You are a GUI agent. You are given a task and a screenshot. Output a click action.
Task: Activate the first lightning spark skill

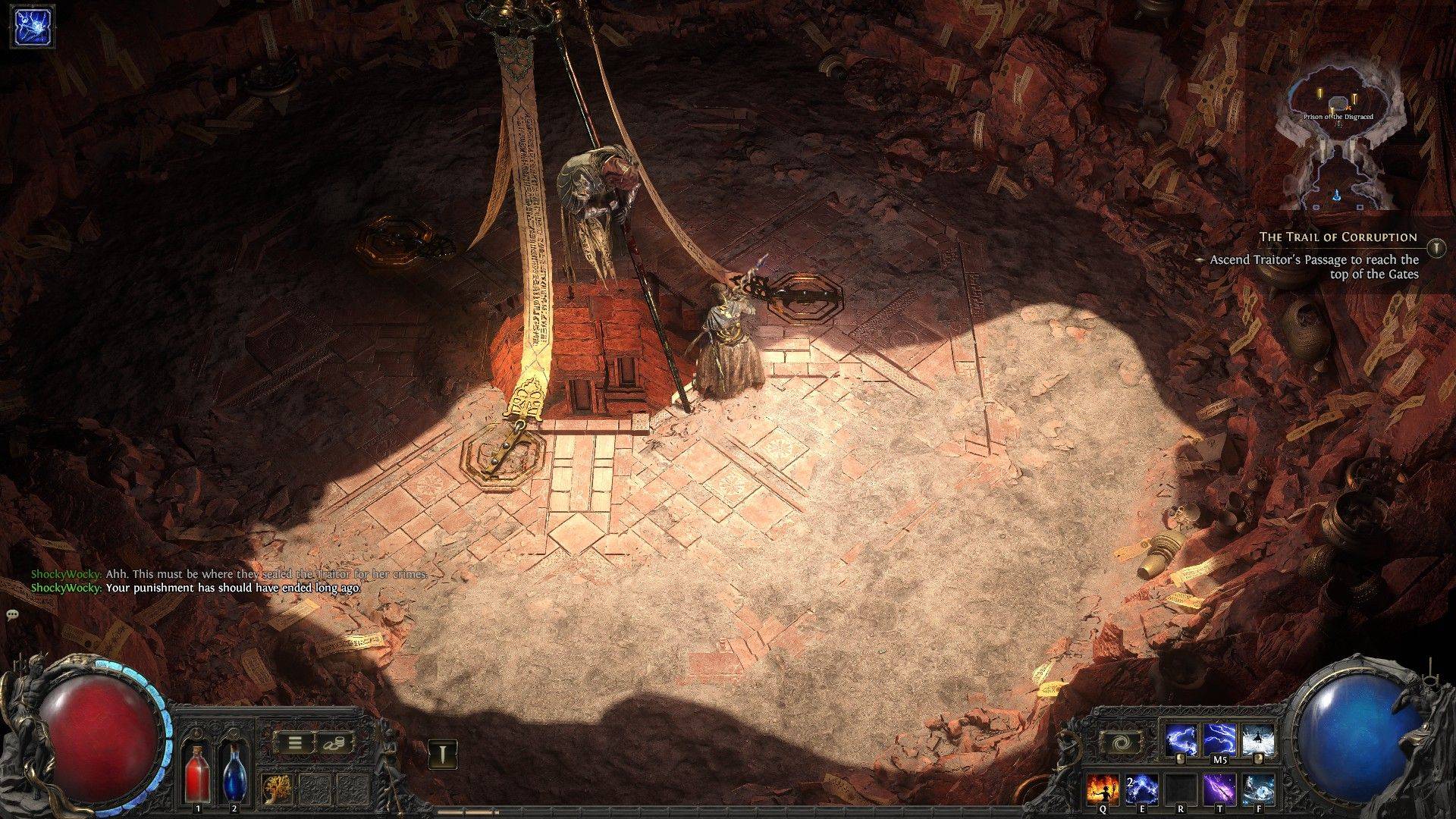[1181, 741]
